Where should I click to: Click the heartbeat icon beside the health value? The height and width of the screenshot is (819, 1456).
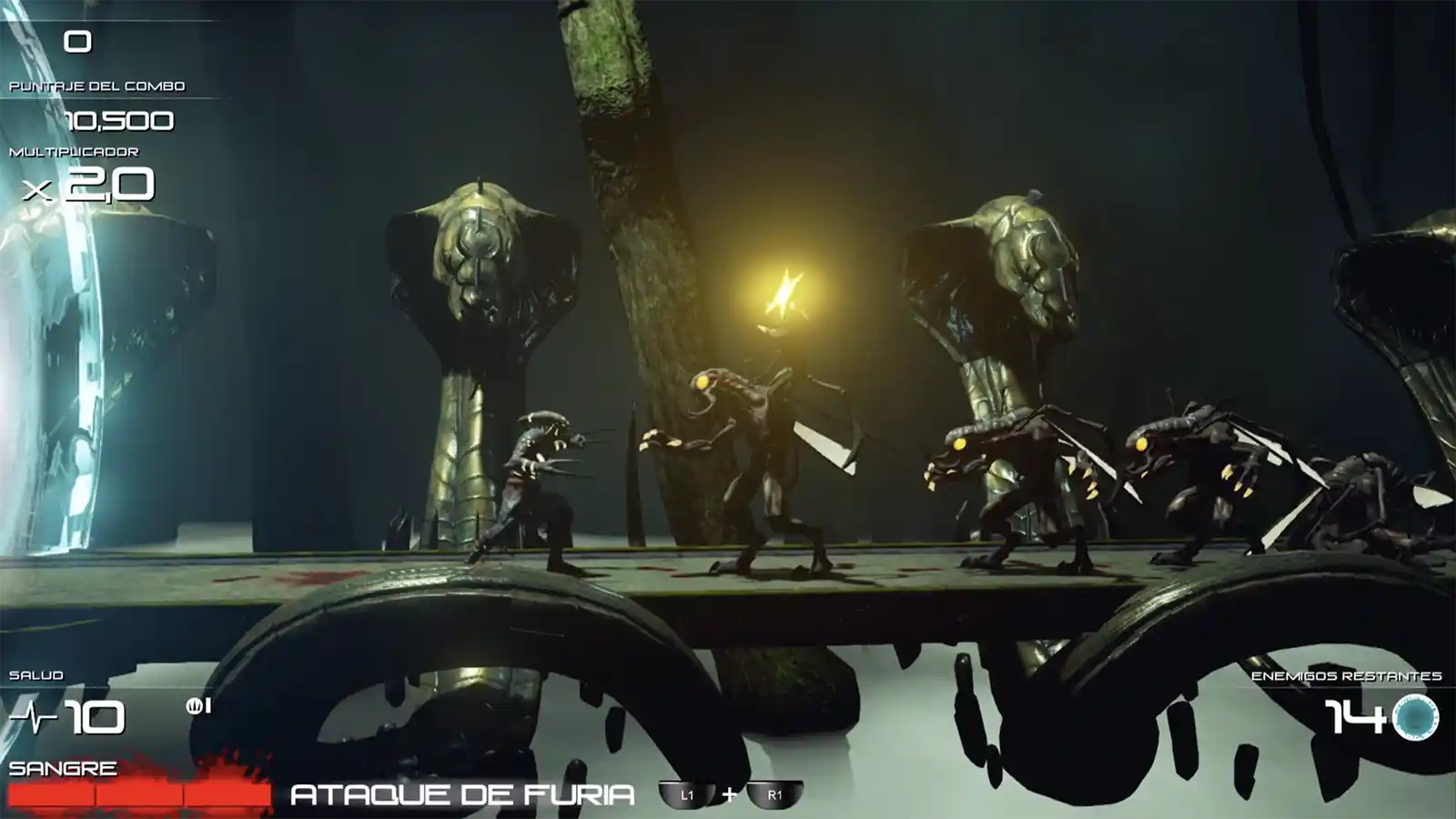[x=34, y=718]
